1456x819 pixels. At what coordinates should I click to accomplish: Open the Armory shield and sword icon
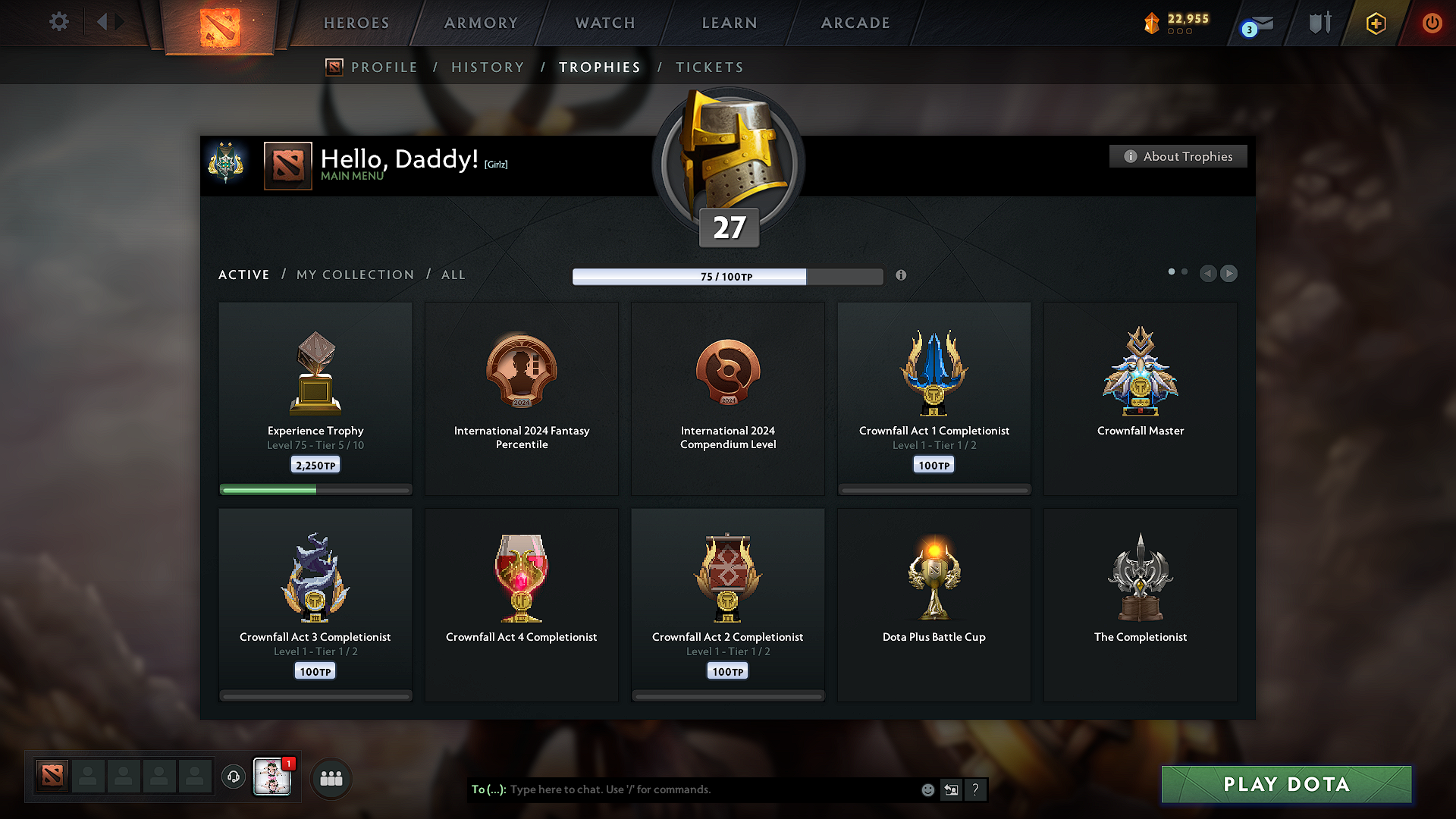(x=1318, y=23)
